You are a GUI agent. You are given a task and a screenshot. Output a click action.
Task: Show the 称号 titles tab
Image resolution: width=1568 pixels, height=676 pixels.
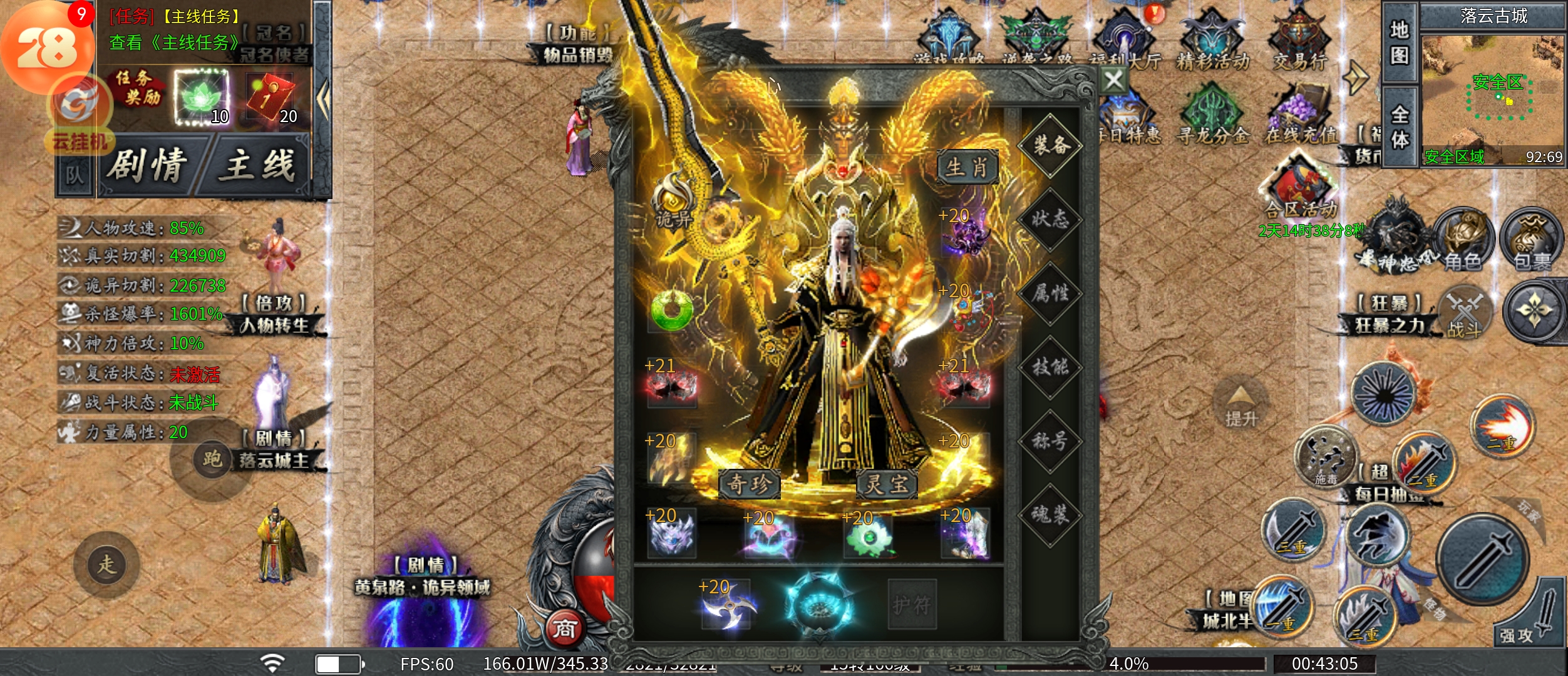tap(1050, 441)
